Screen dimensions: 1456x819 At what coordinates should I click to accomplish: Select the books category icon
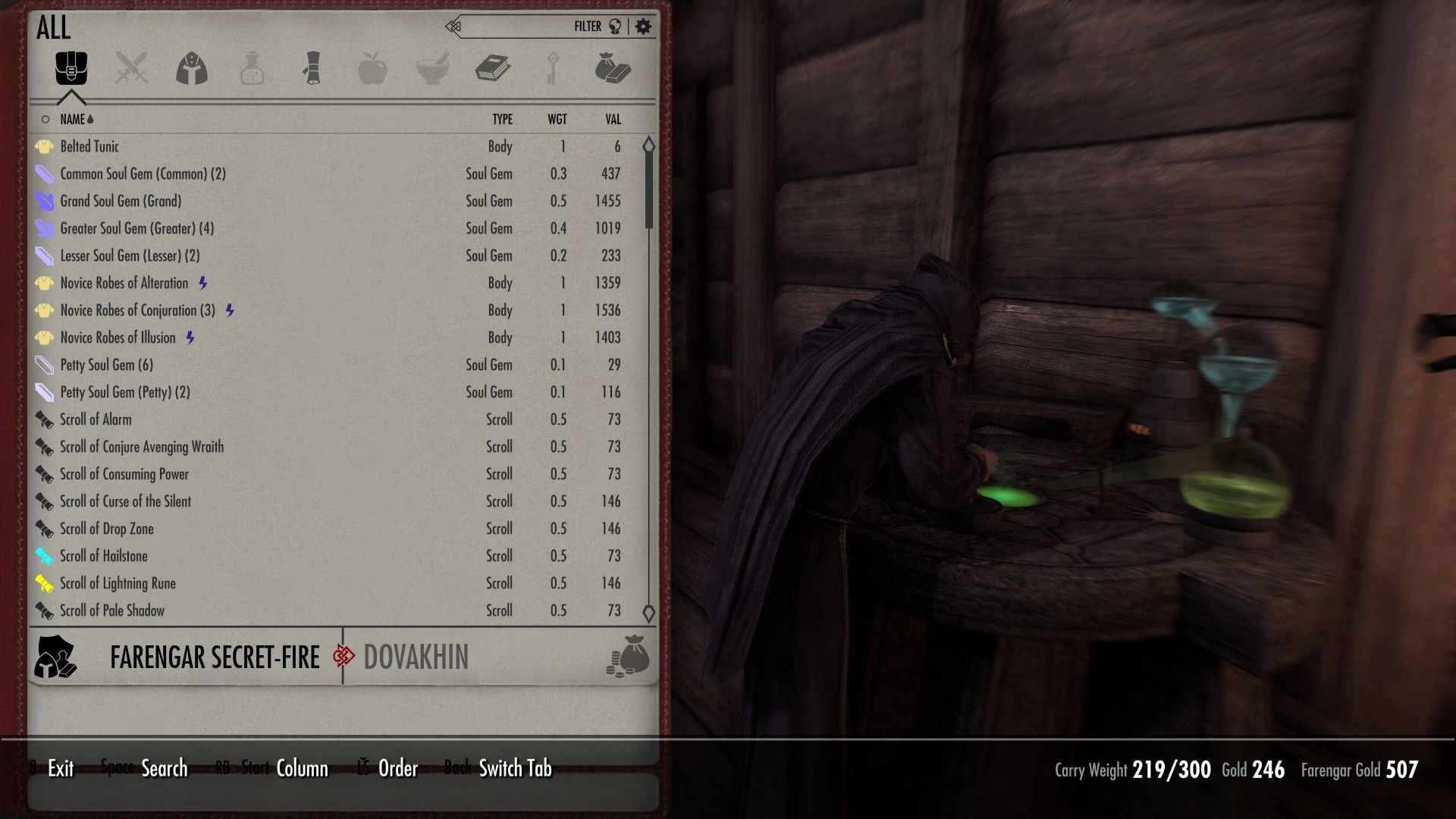click(492, 68)
